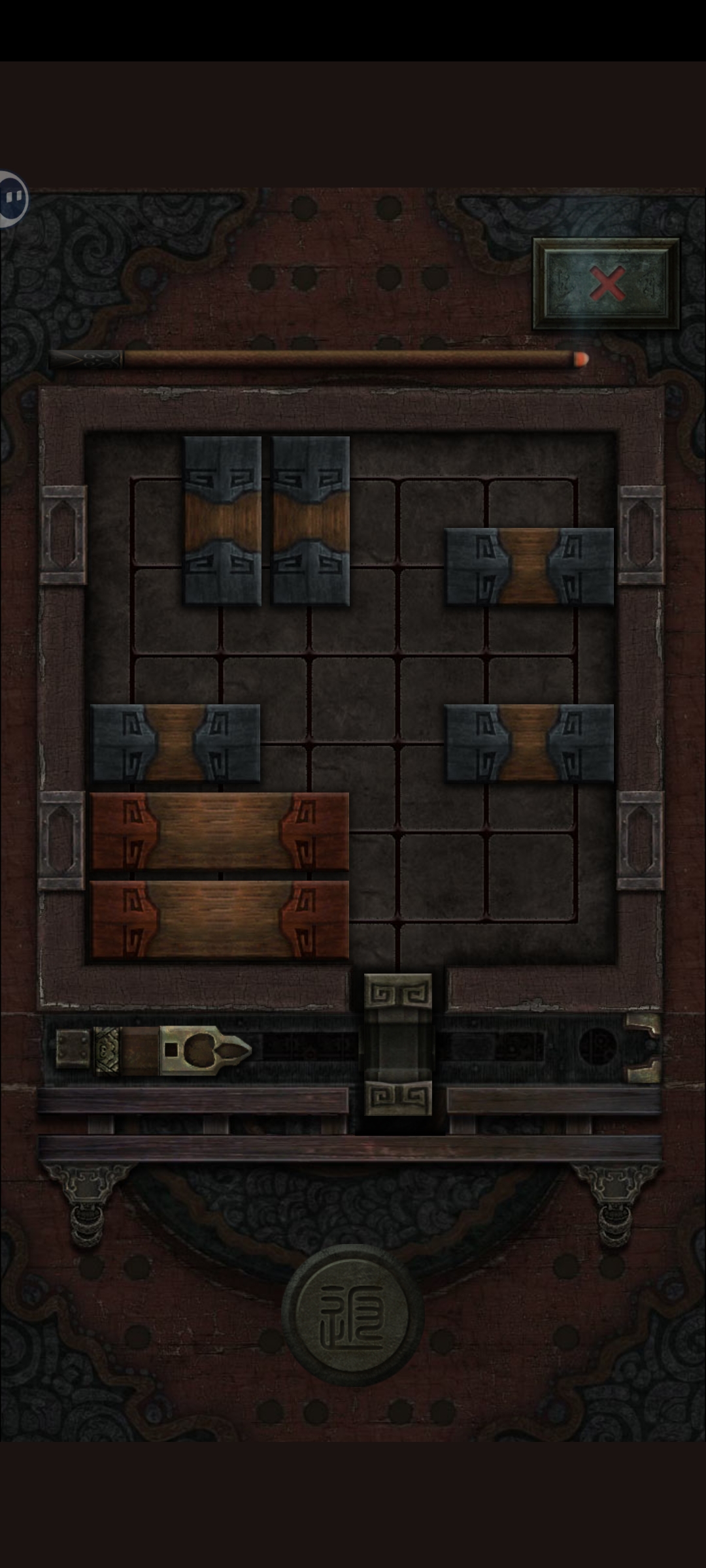Select the right vertical gray block
Image resolution: width=706 pixels, height=1568 pixels.
[311, 521]
